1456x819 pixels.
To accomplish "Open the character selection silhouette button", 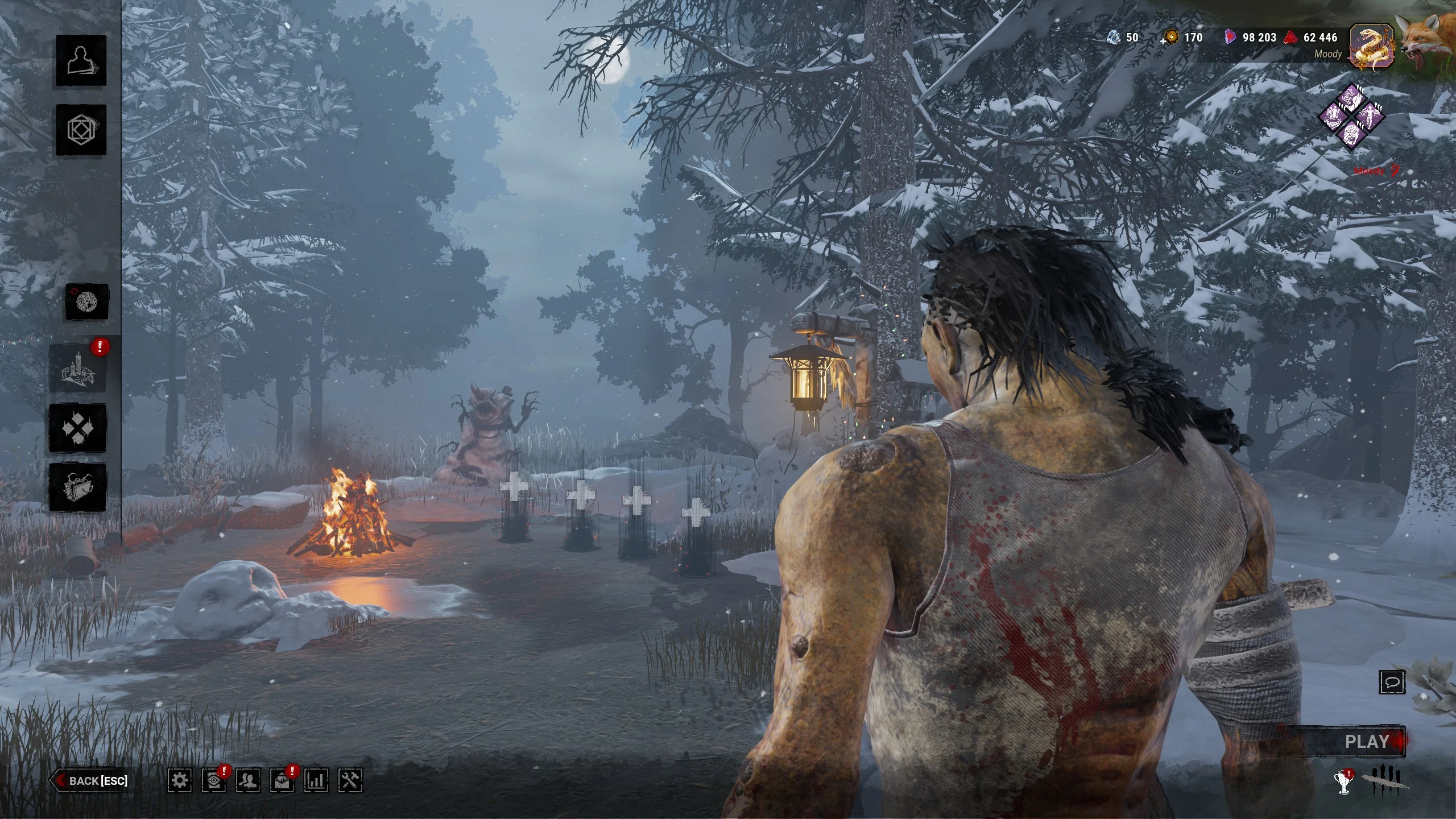I will point(81,60).
